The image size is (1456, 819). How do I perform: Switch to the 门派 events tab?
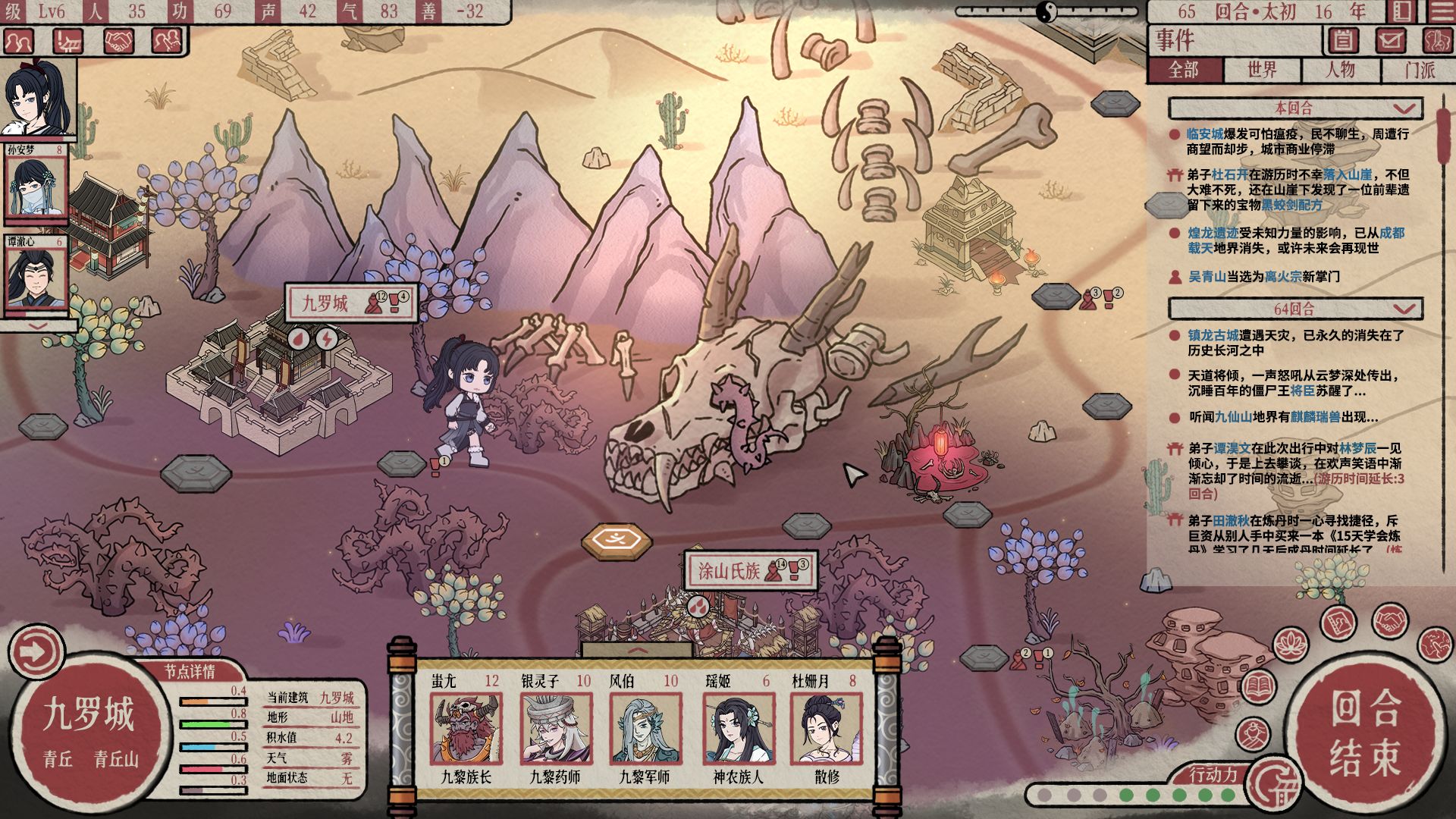click(1419, 70)
